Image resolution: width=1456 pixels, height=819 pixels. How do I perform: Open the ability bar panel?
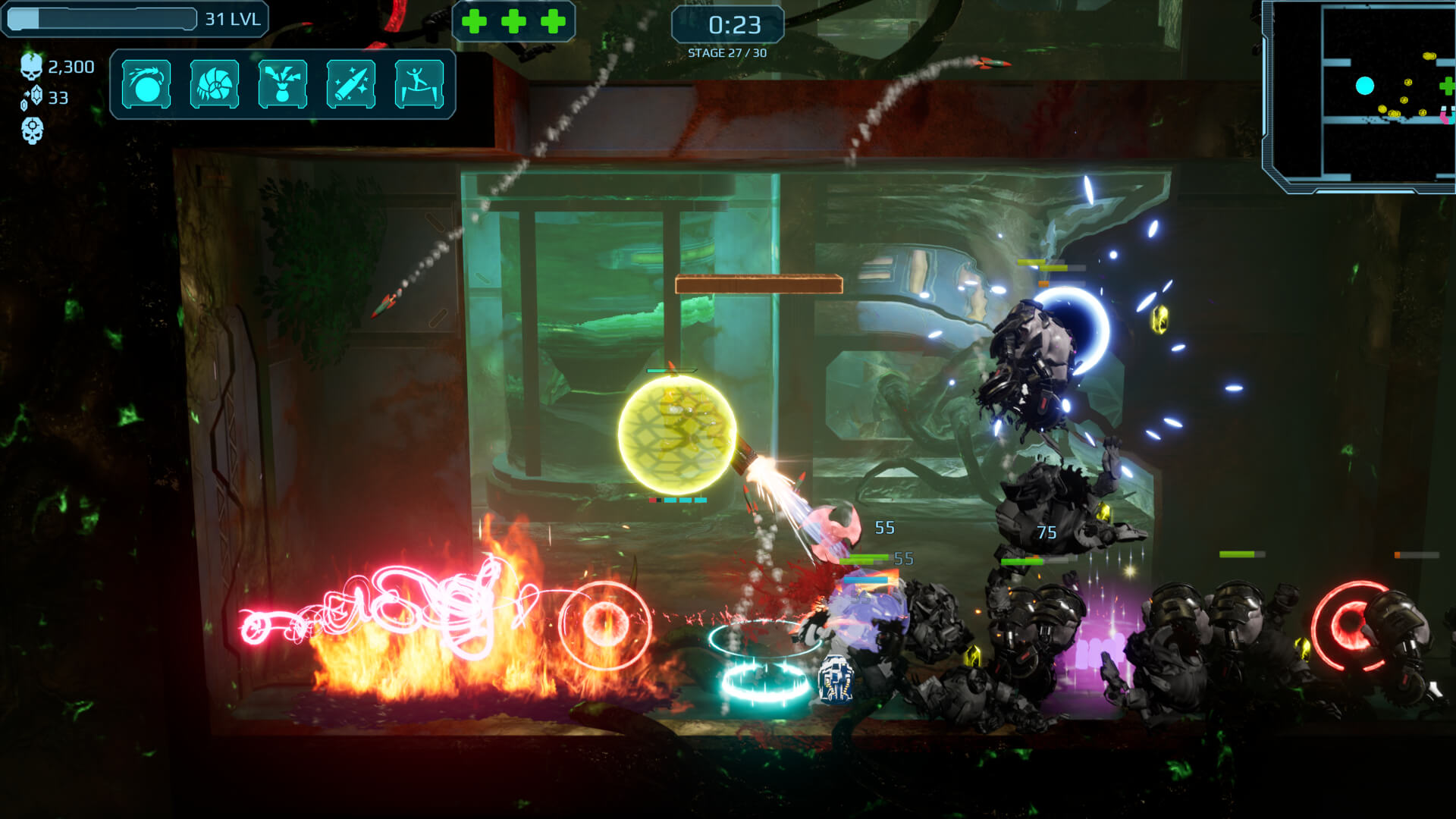[284, 83]
